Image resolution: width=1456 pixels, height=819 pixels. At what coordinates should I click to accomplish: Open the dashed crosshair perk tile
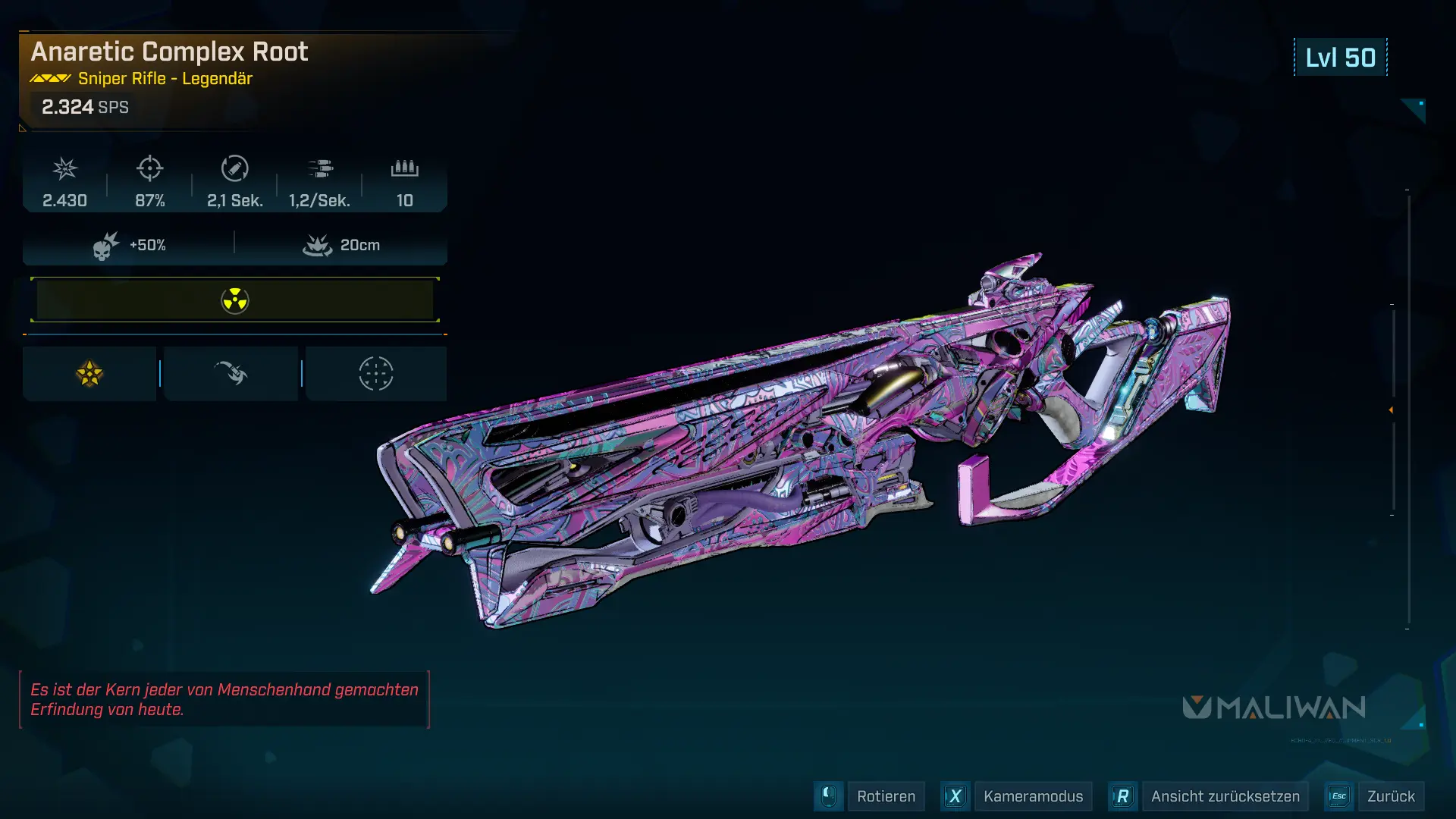point(375,374)
